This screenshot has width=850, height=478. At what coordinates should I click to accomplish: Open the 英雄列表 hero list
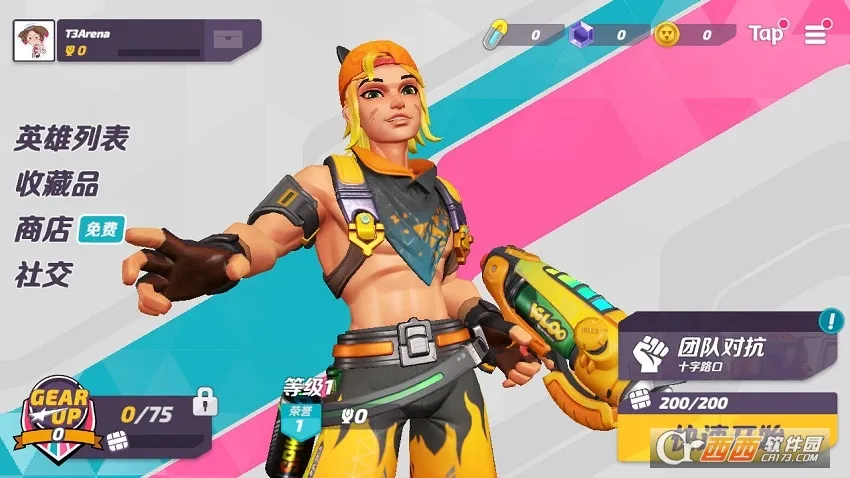tap(71, 138)
